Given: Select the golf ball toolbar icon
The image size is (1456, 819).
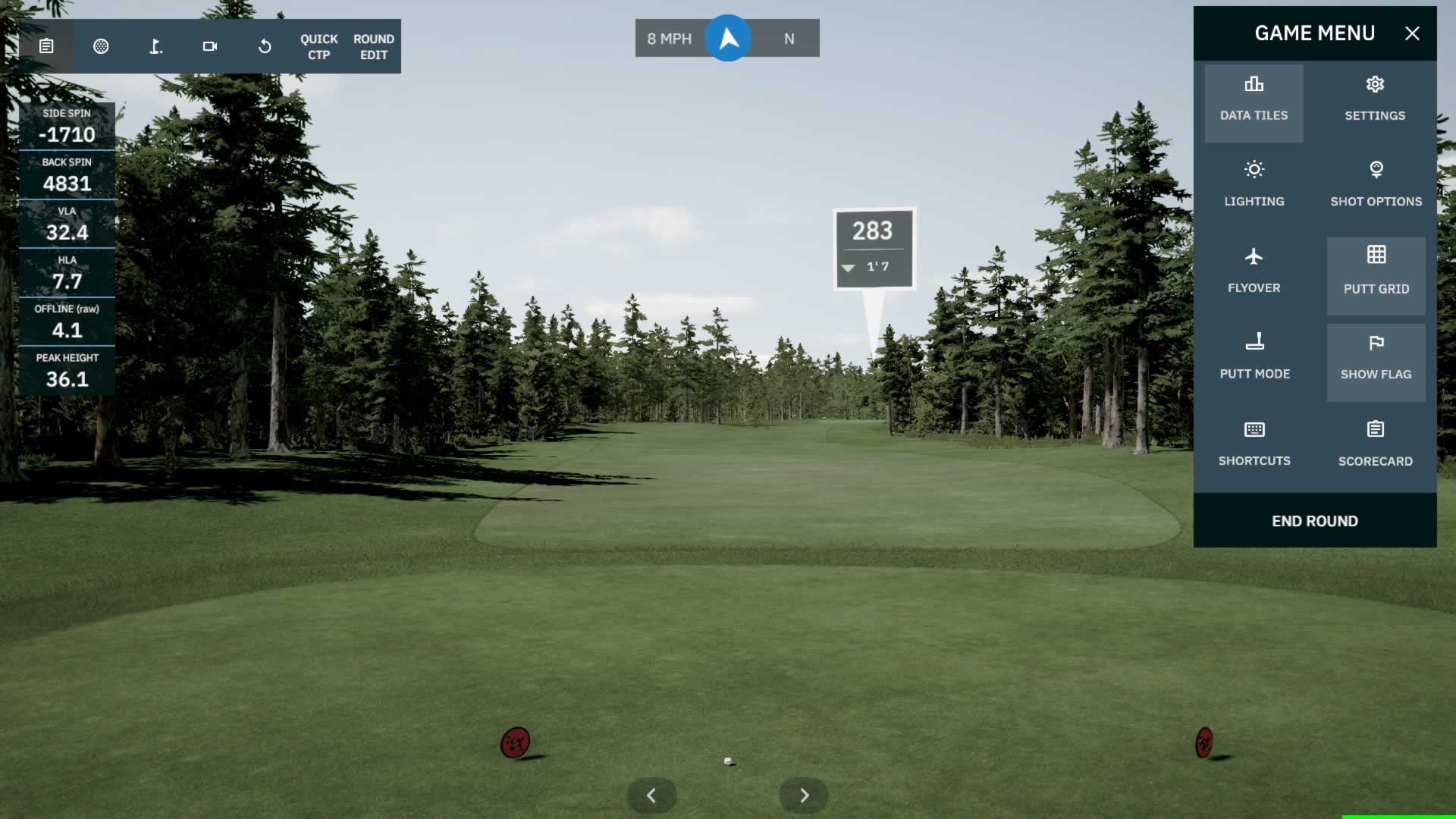Looking at the screenshot, I should (101, 47).
